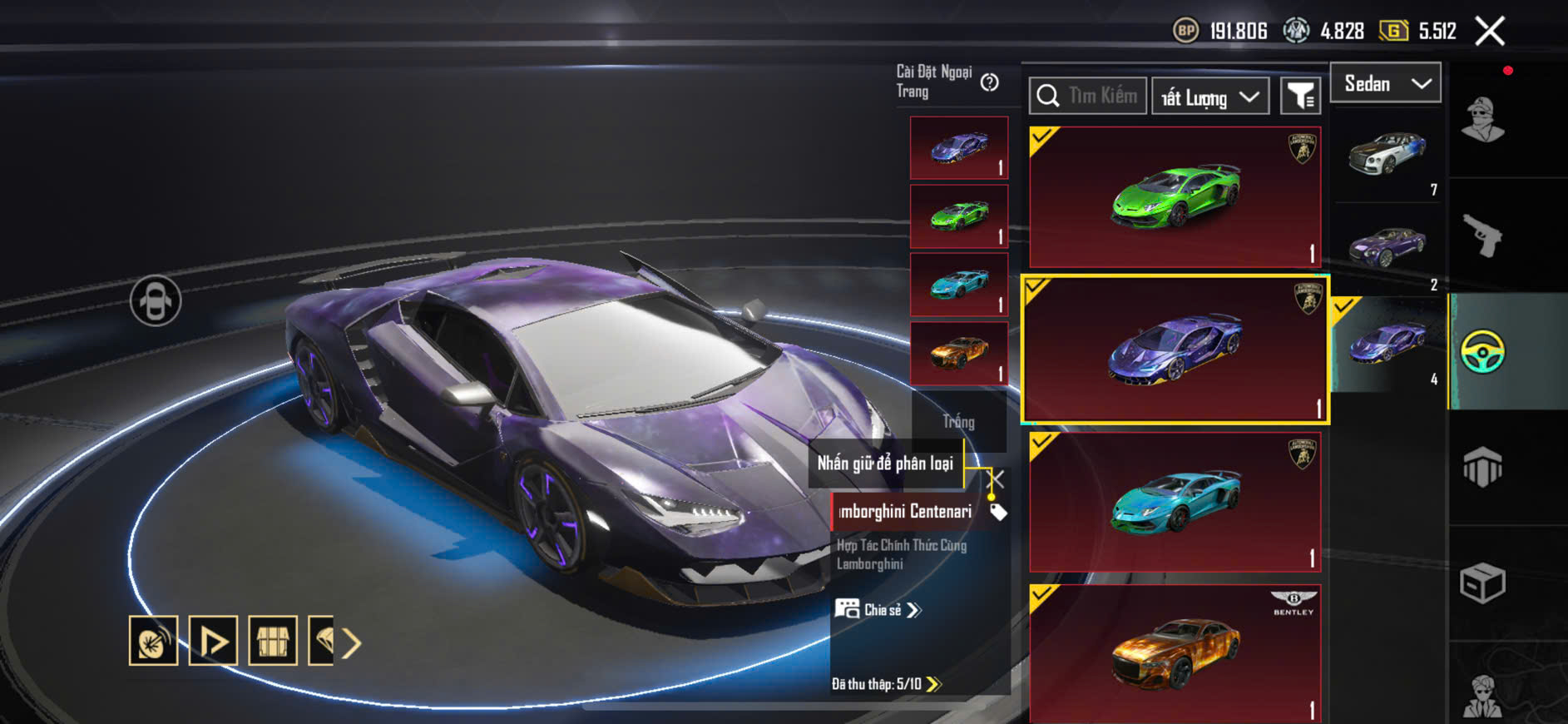Viewport: 1568px width, 724px height.
Task: Expand more preview options with arrow
Action: [352, 642]
